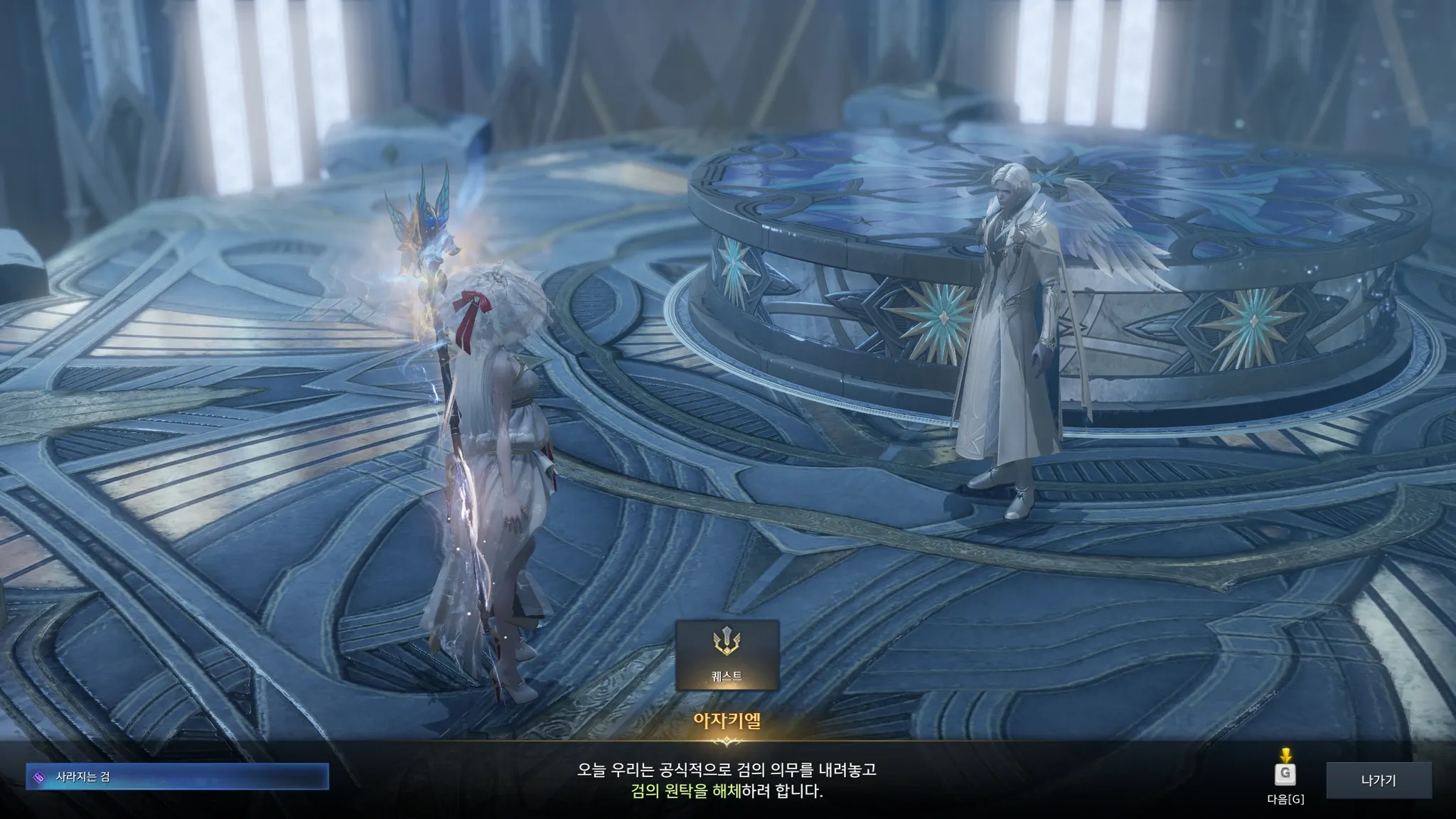Click the 나가기 exit button

pos(1378,781)
